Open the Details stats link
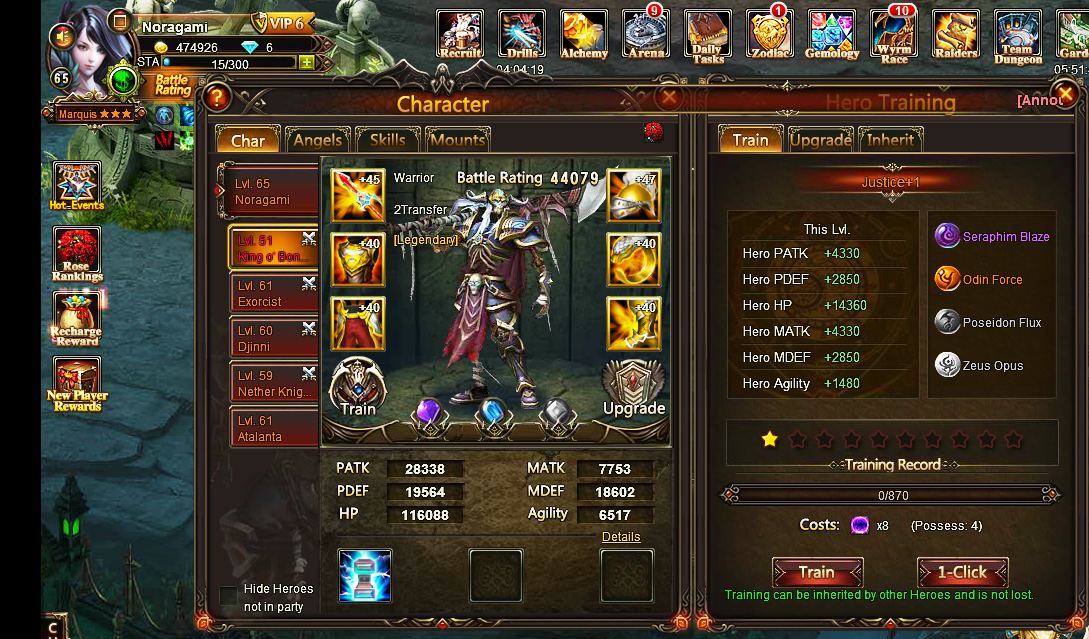 point(621,537)
